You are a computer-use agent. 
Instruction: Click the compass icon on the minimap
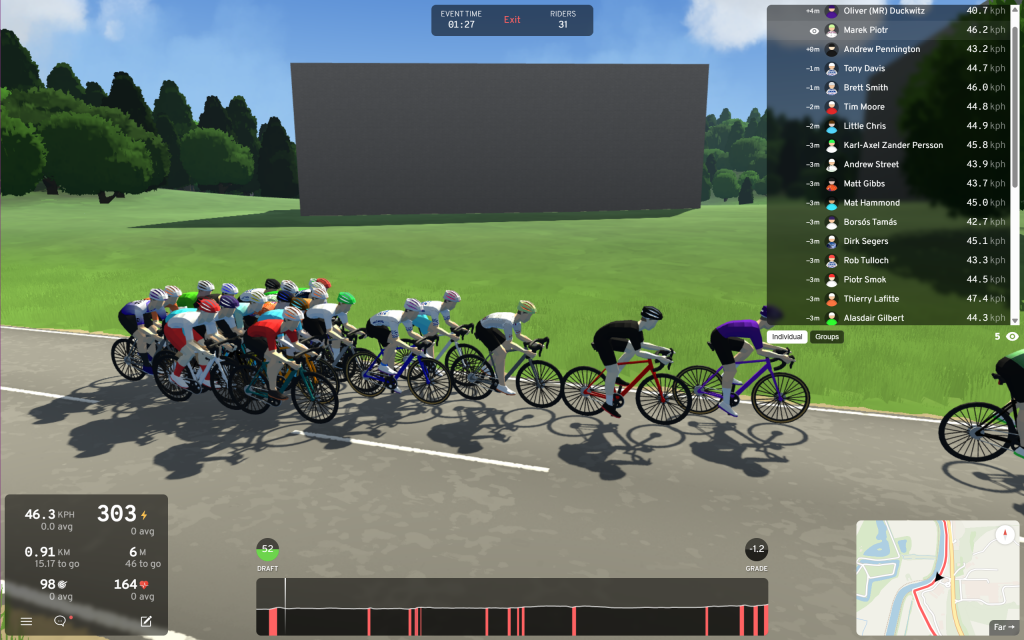click(1005, 535)
